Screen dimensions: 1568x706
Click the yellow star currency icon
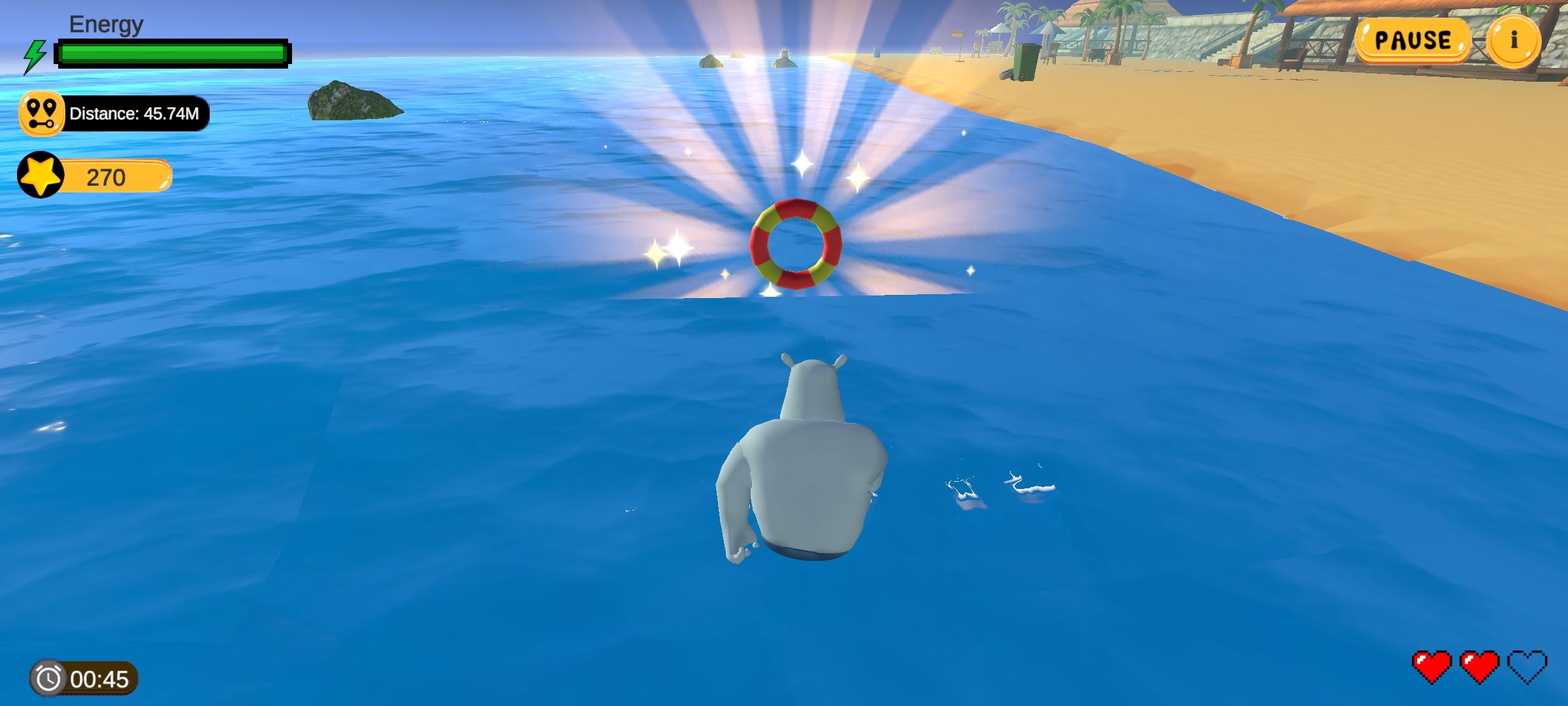[x=41, y=175]
